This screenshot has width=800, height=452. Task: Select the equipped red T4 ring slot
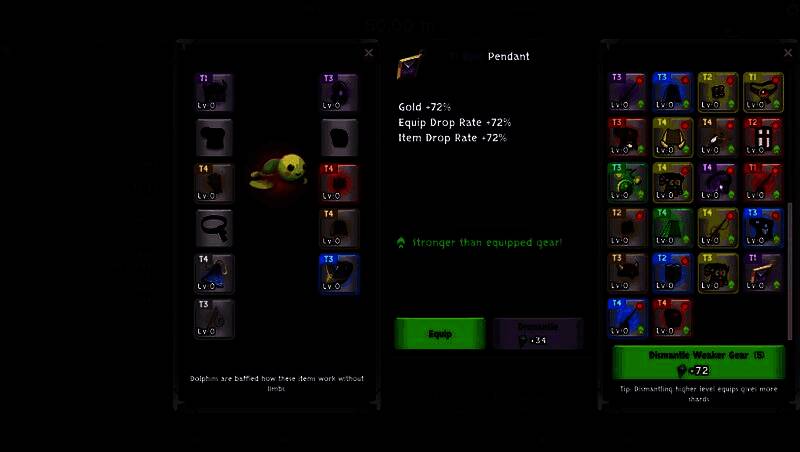tap(340, 183)
